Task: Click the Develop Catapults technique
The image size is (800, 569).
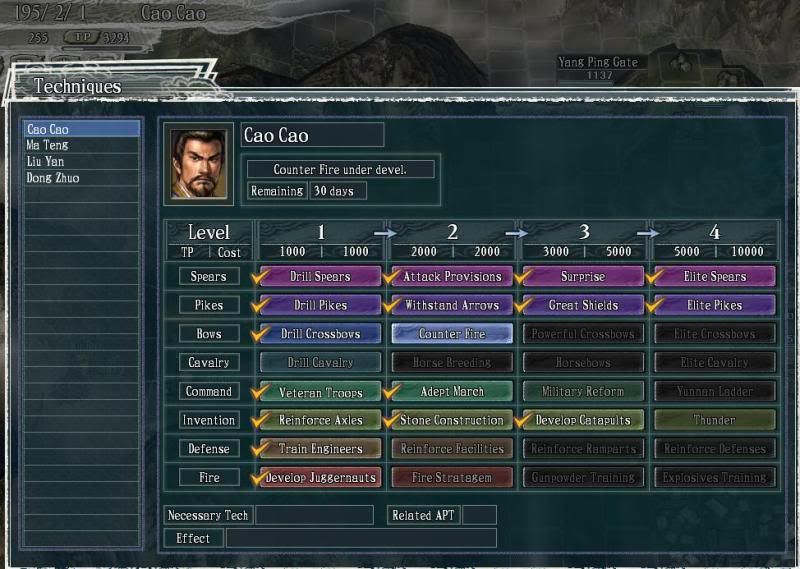Action: (x=584, y=420)
